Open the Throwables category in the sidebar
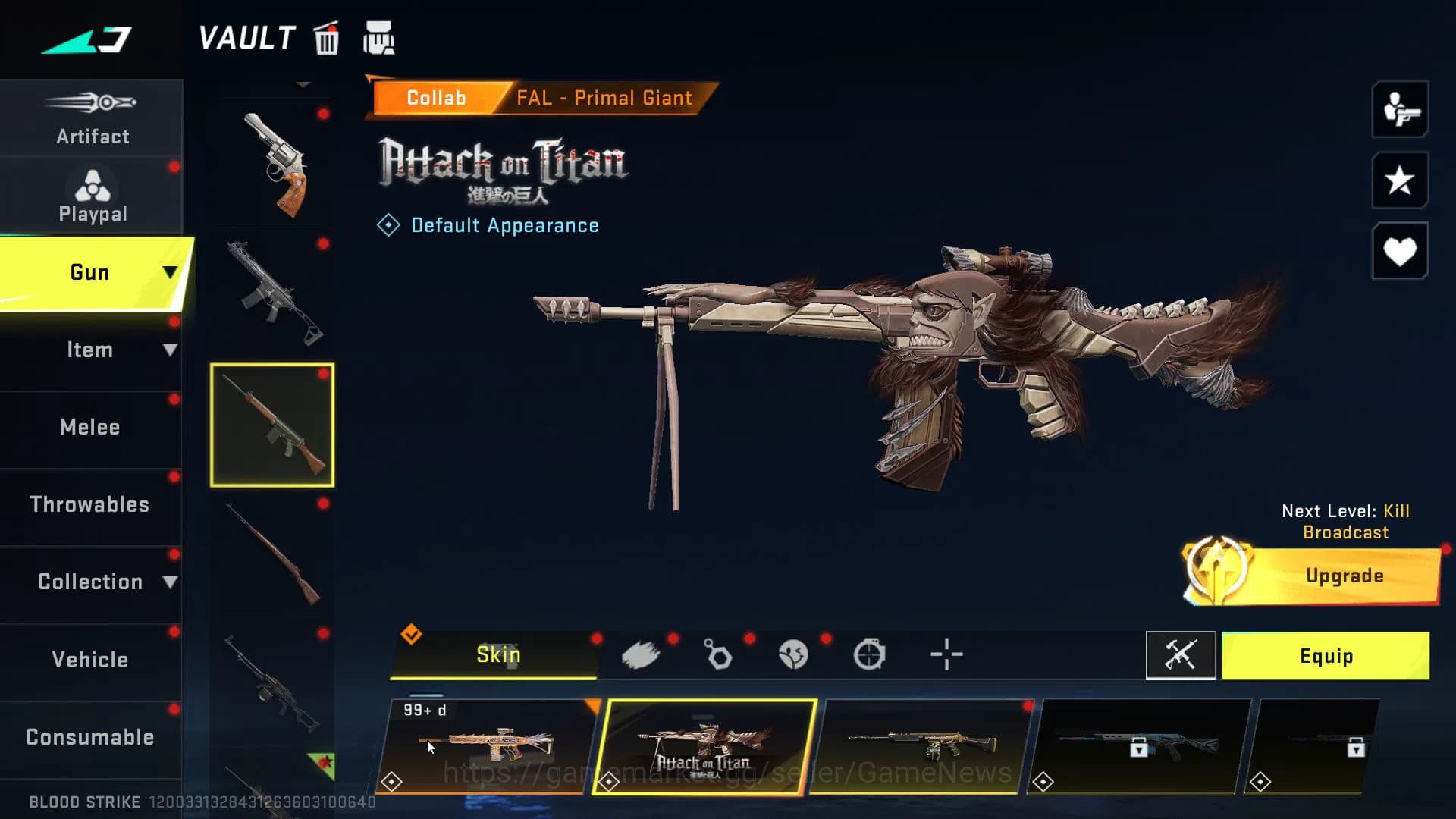Screen dimensions: 1456x819 click(x=90, y=504)
